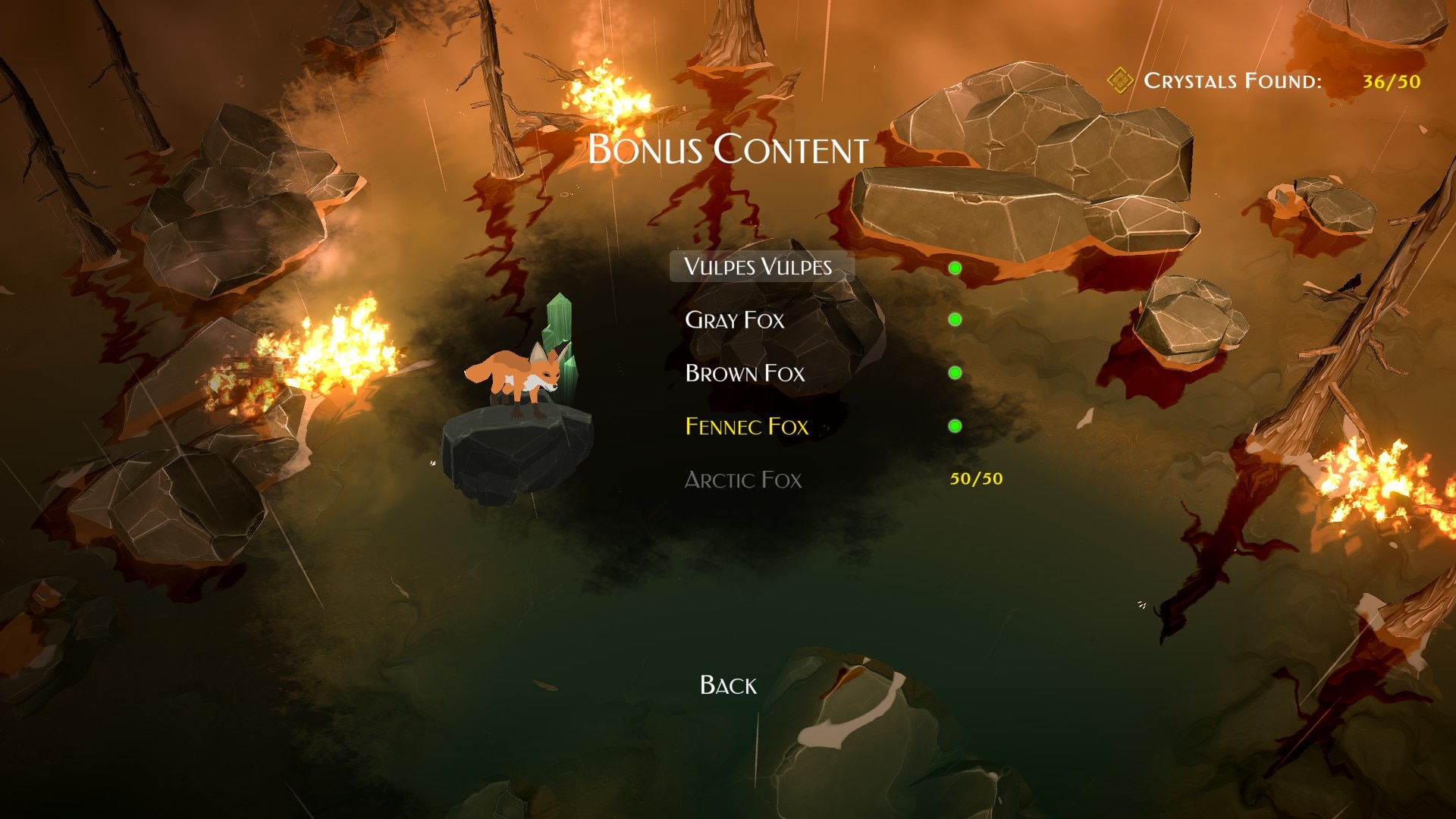Select the Vulpes Vulpes skin
The width and height of the screenshot is (1456, 819).
pos(758,266)
